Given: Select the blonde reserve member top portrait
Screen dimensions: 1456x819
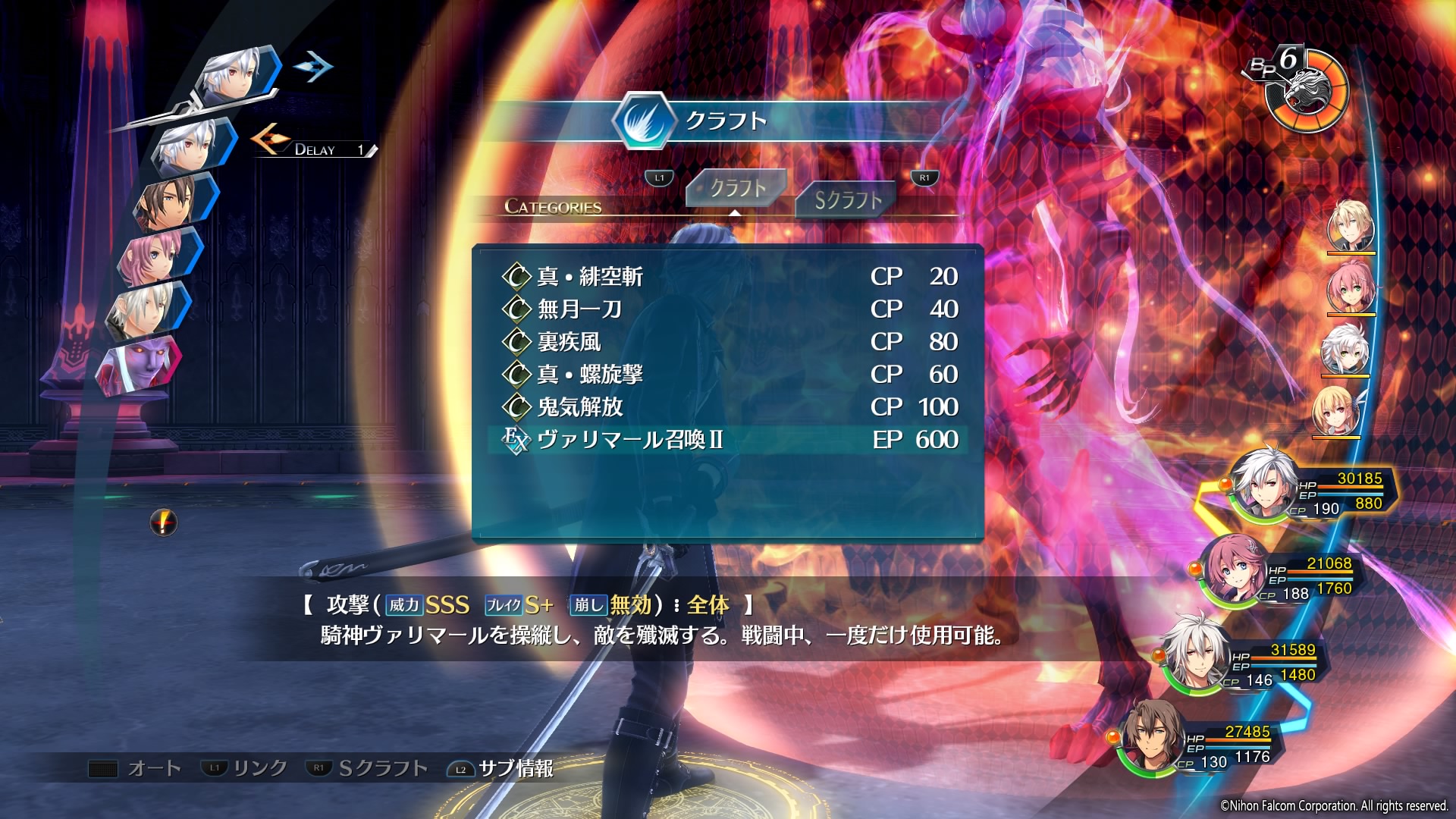Looking at the screenshot, I should (1351, 226).
